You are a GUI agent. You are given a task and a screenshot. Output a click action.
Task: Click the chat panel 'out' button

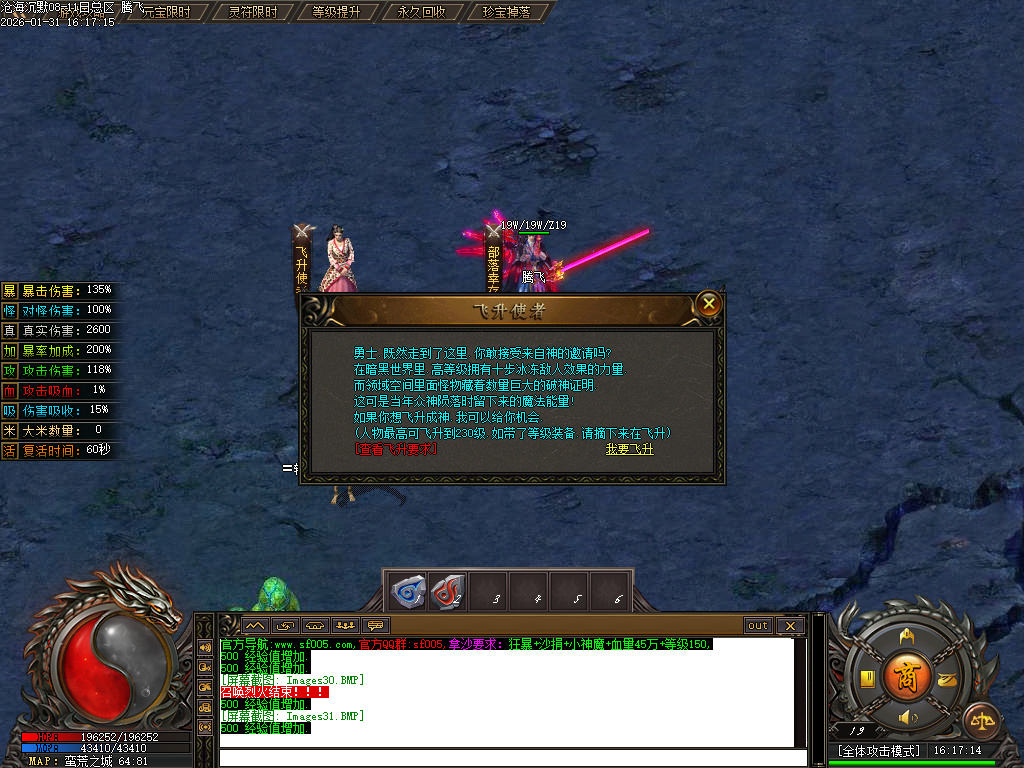click(x=758, y=626)
